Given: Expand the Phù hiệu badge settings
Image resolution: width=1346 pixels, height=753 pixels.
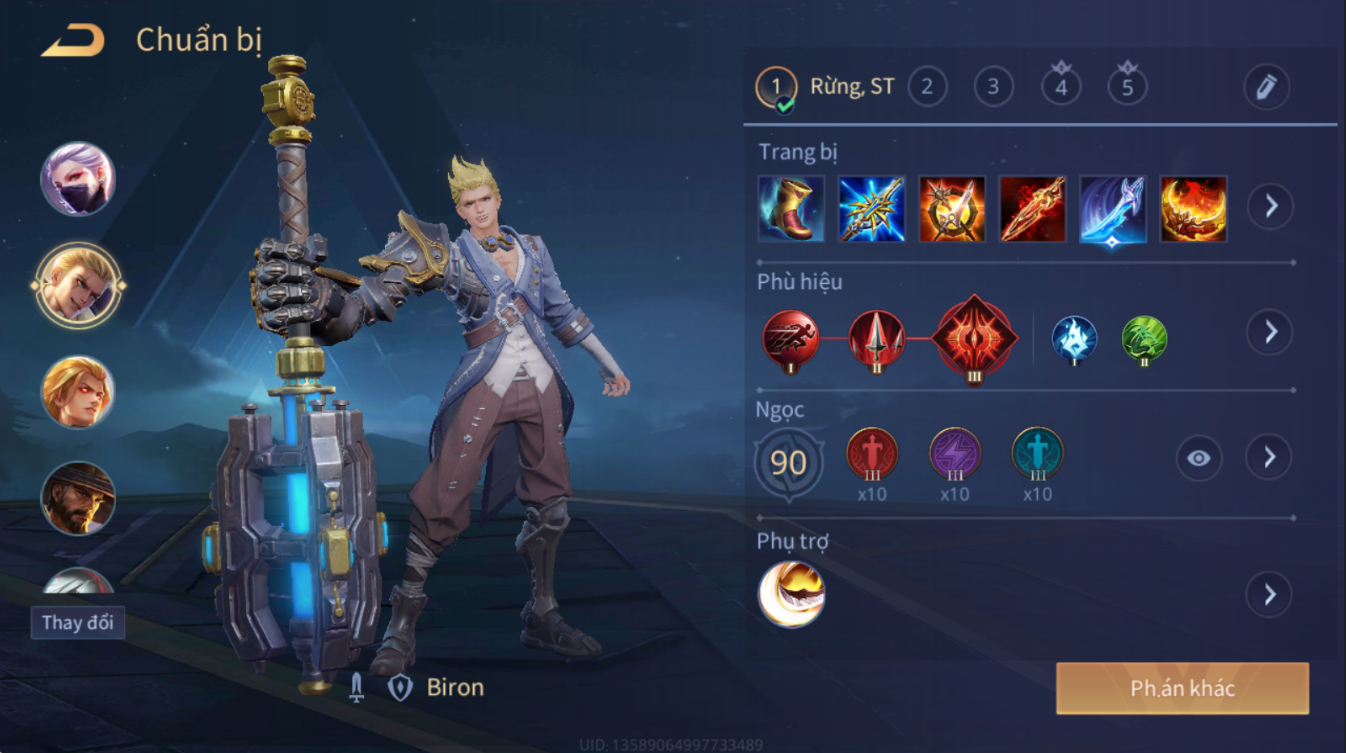Looking at the screenshot, I should click(1270, 332).
